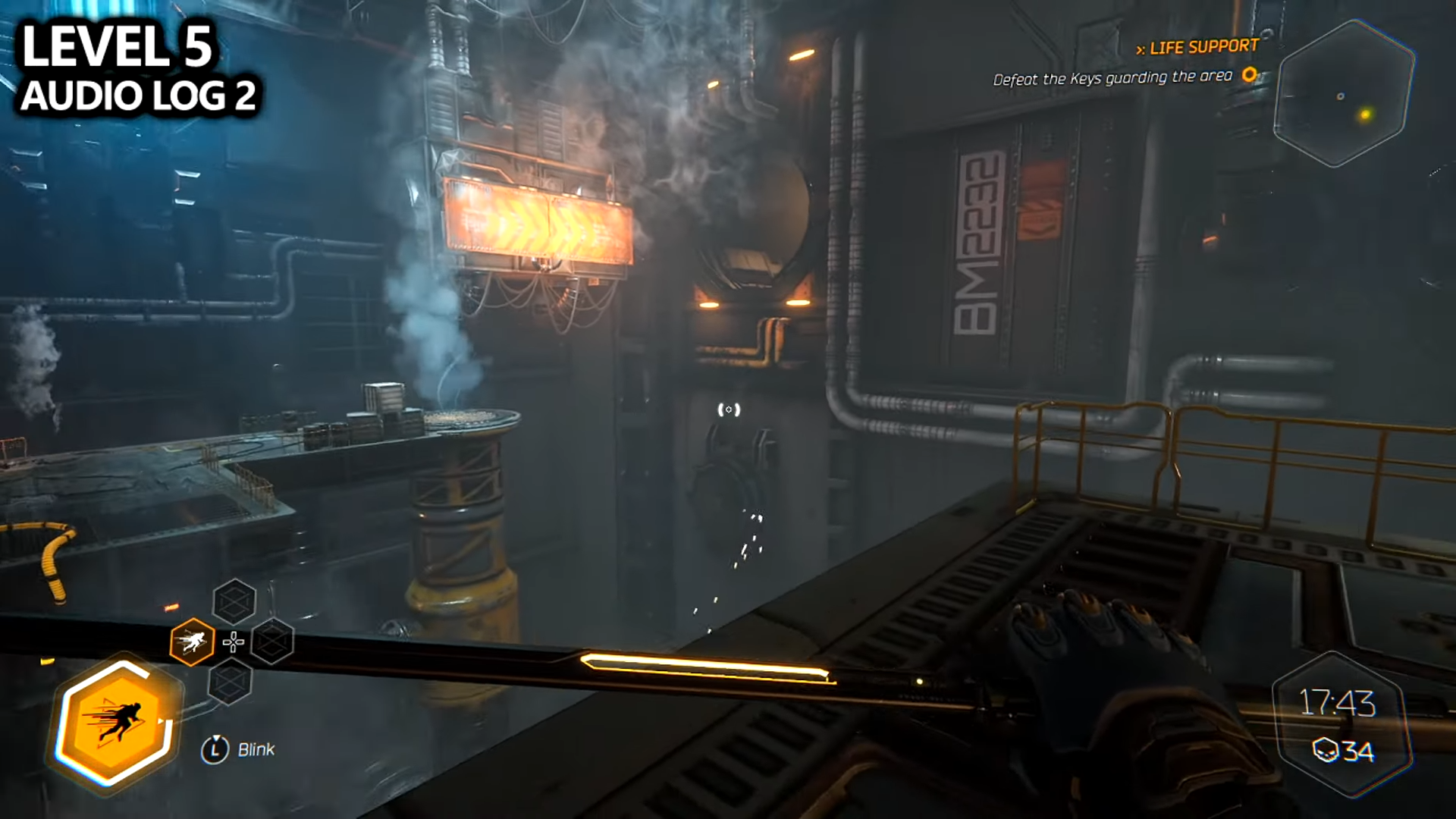Select the orange Blink slot in ability wheel
This screenshot has width=1456, height=819.
pos(192,642)
